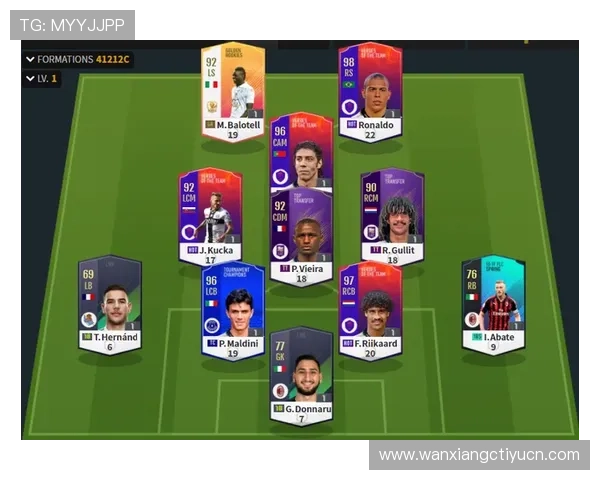Expand the LV. 1 dropdown

point(41,78)
